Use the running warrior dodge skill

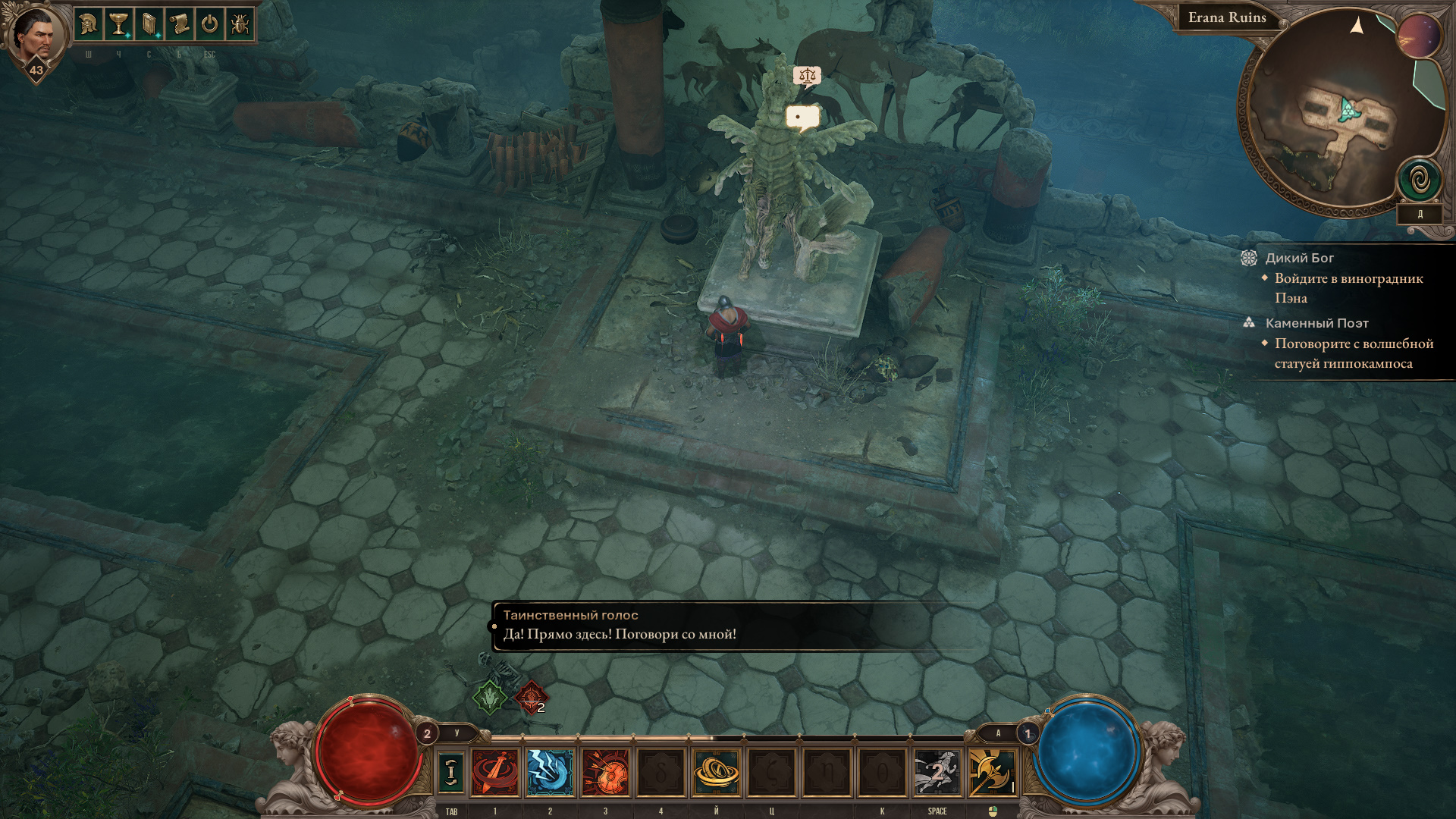(937, 773)
